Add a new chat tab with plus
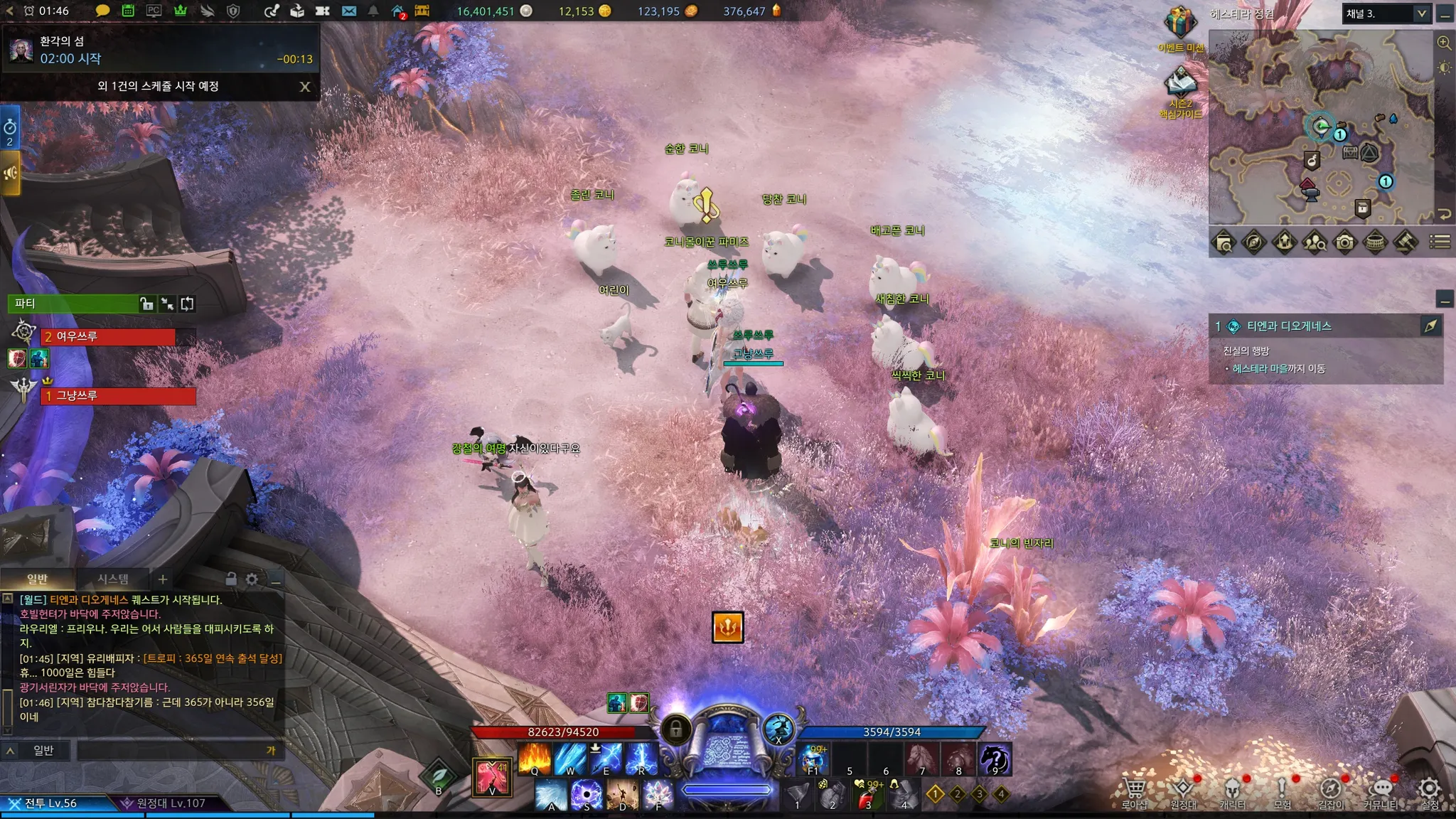The image size is (1456, 819). [163, 579]
